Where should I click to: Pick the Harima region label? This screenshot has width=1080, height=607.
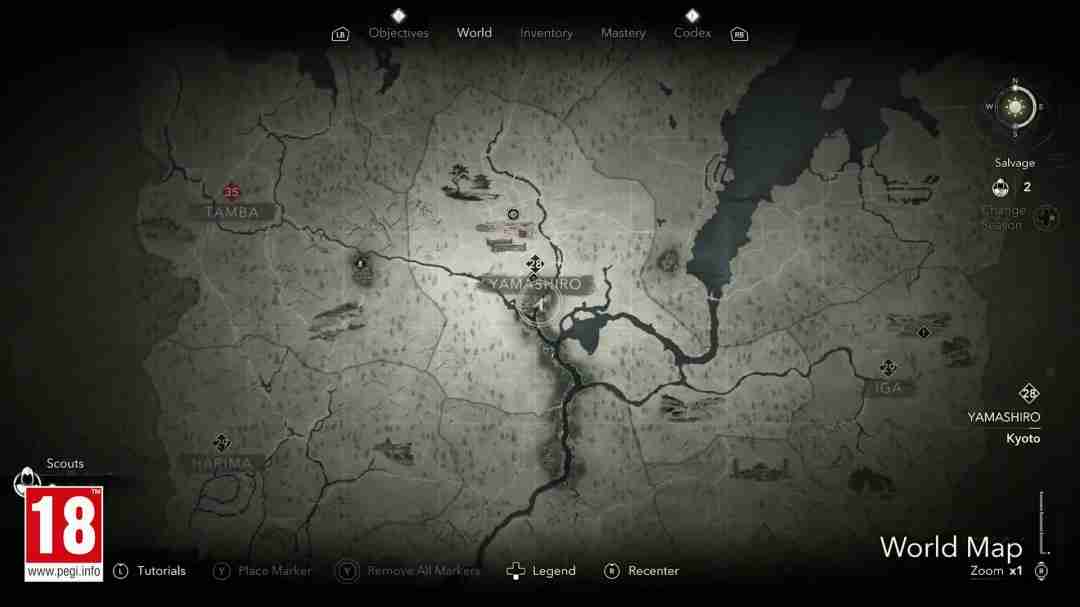point(223,463)
